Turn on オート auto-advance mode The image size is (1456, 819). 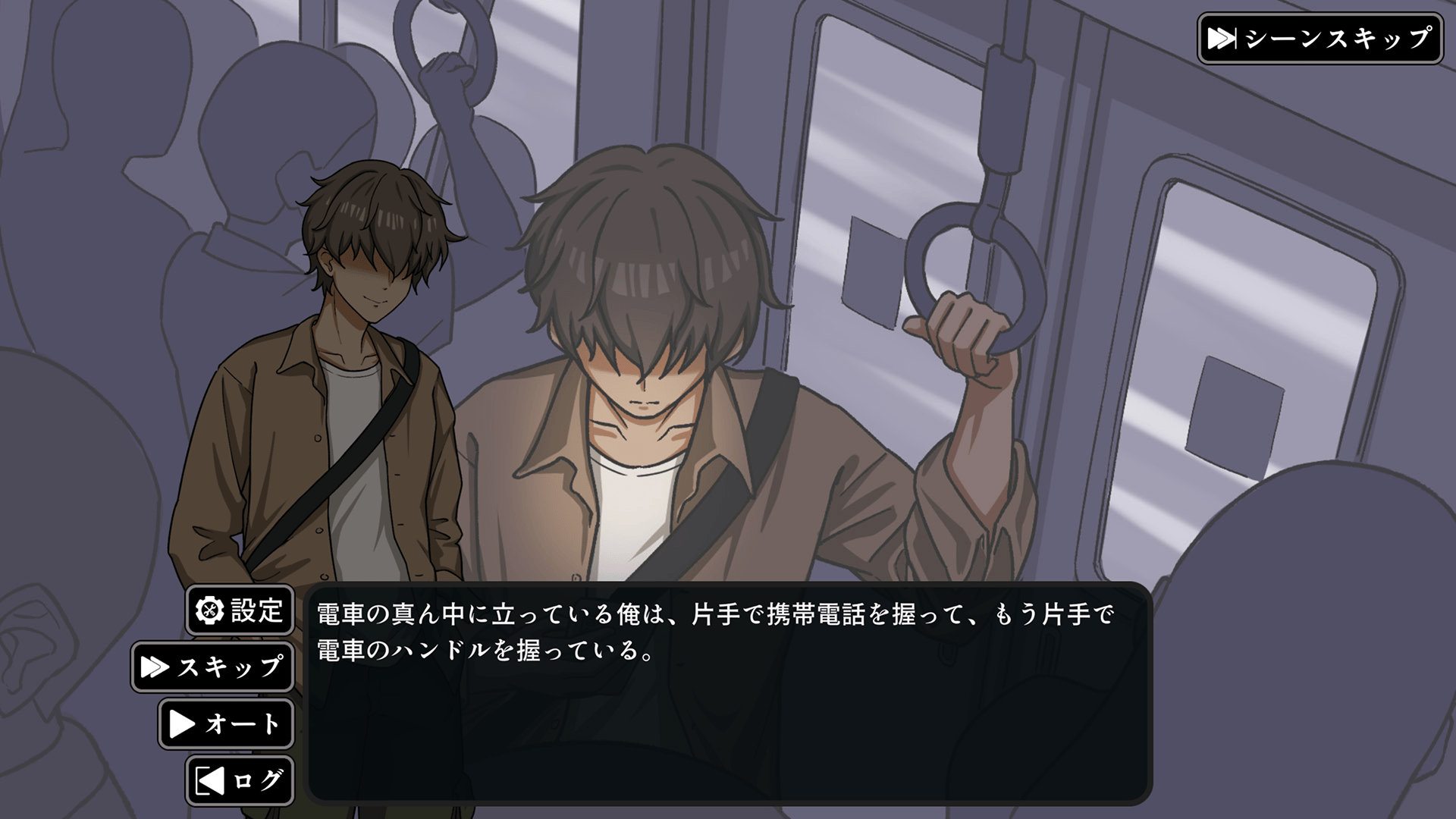tap(226, 724)
